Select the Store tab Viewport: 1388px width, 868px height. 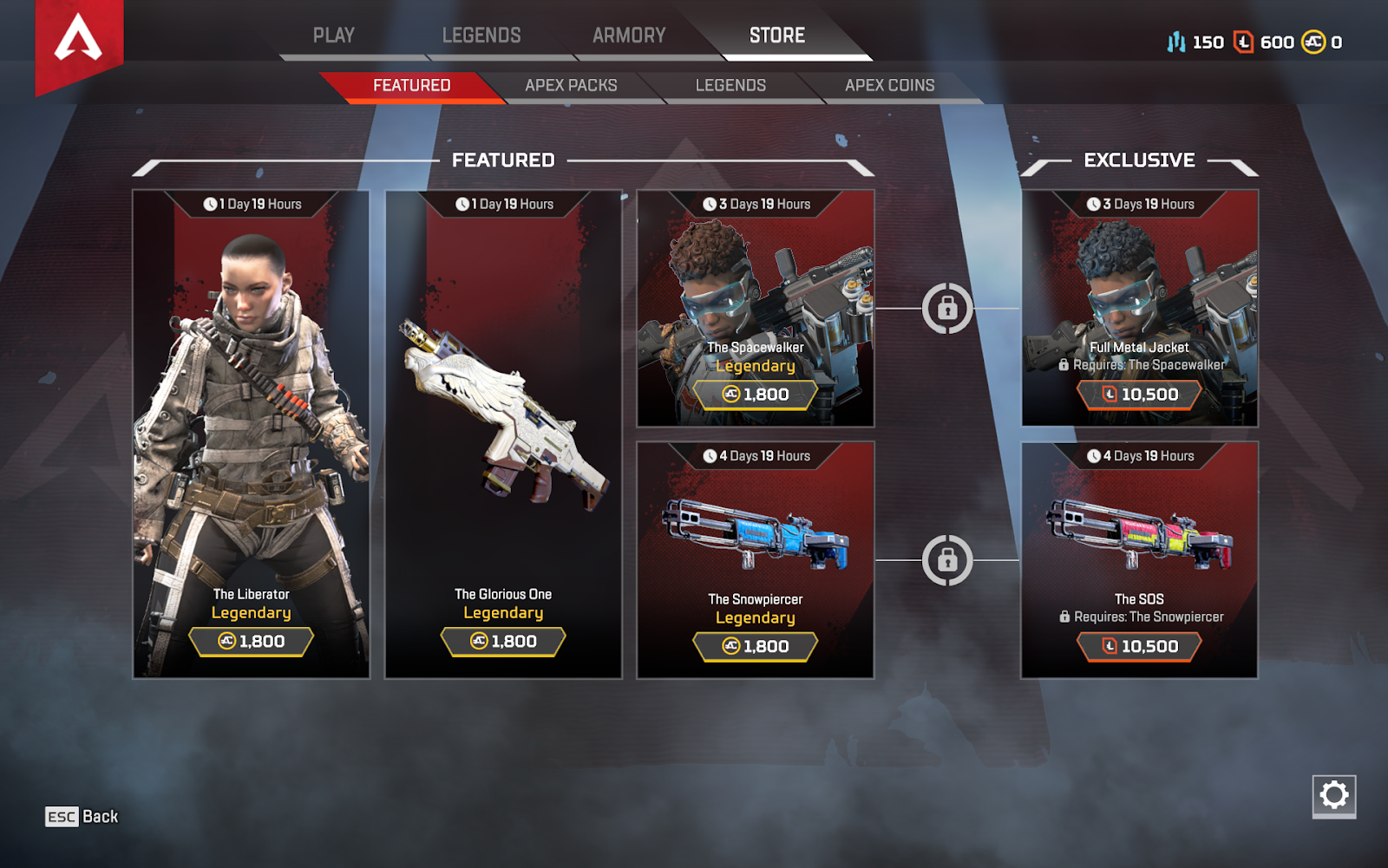[x=777, y=36]
